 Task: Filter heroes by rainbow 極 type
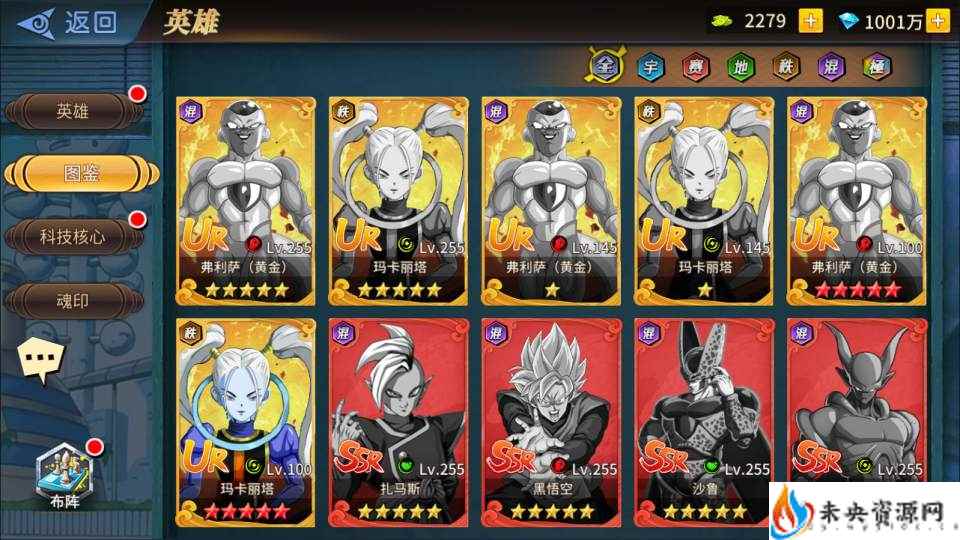tap(876, 67)
